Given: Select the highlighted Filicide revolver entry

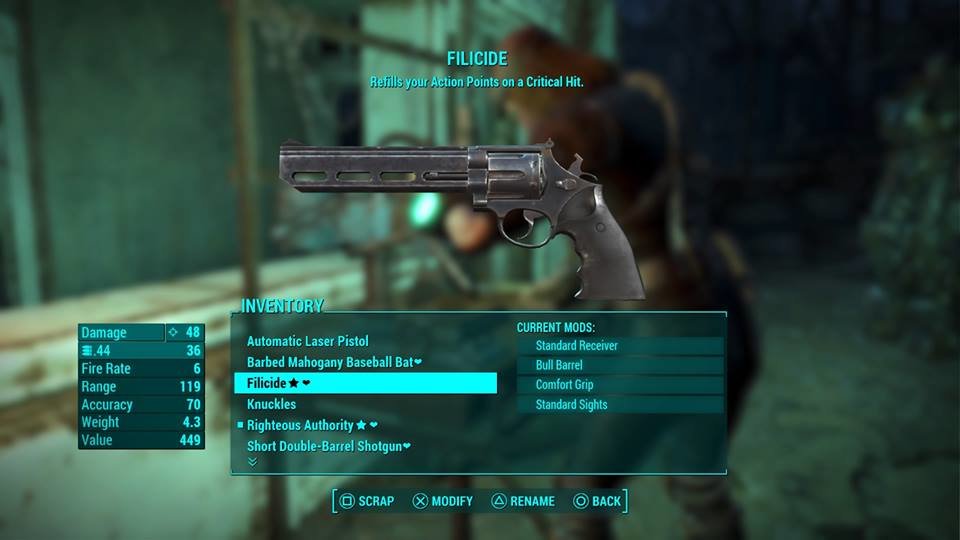Looking at the screenshot, I should point(364,383).
